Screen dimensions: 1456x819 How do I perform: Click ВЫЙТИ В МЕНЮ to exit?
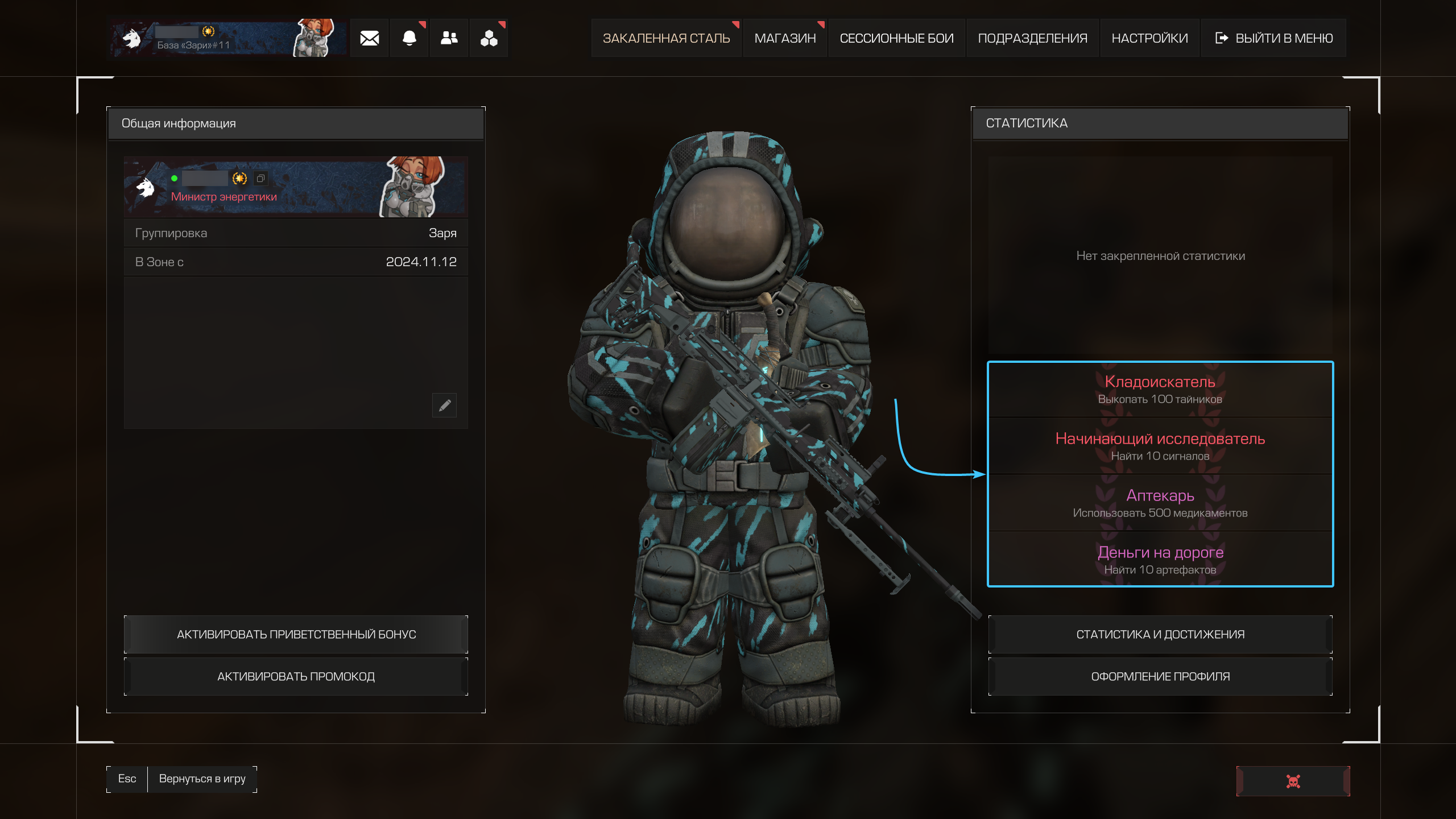click(1274, 38)
